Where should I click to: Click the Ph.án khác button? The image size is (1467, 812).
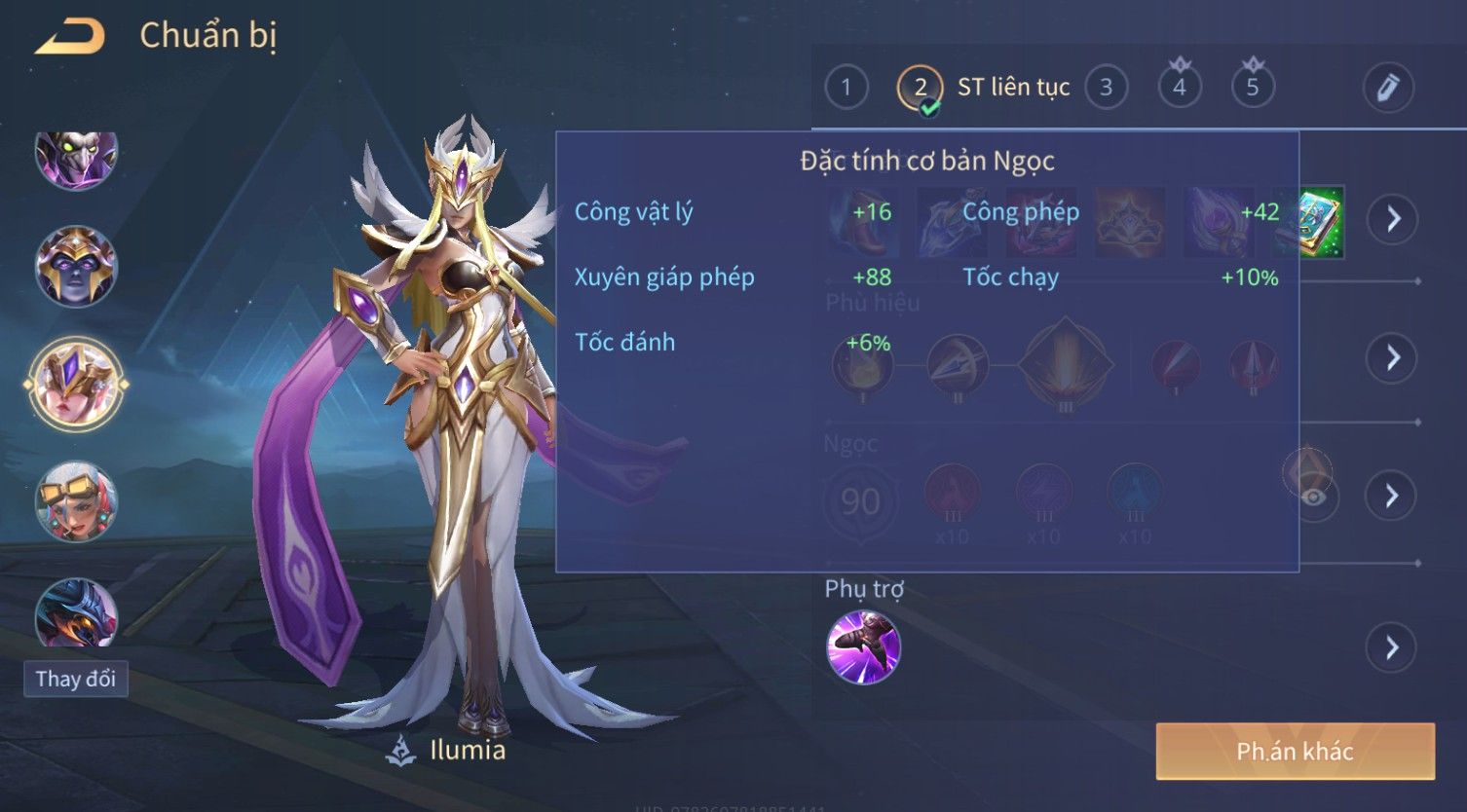(x=1295, y=751)
